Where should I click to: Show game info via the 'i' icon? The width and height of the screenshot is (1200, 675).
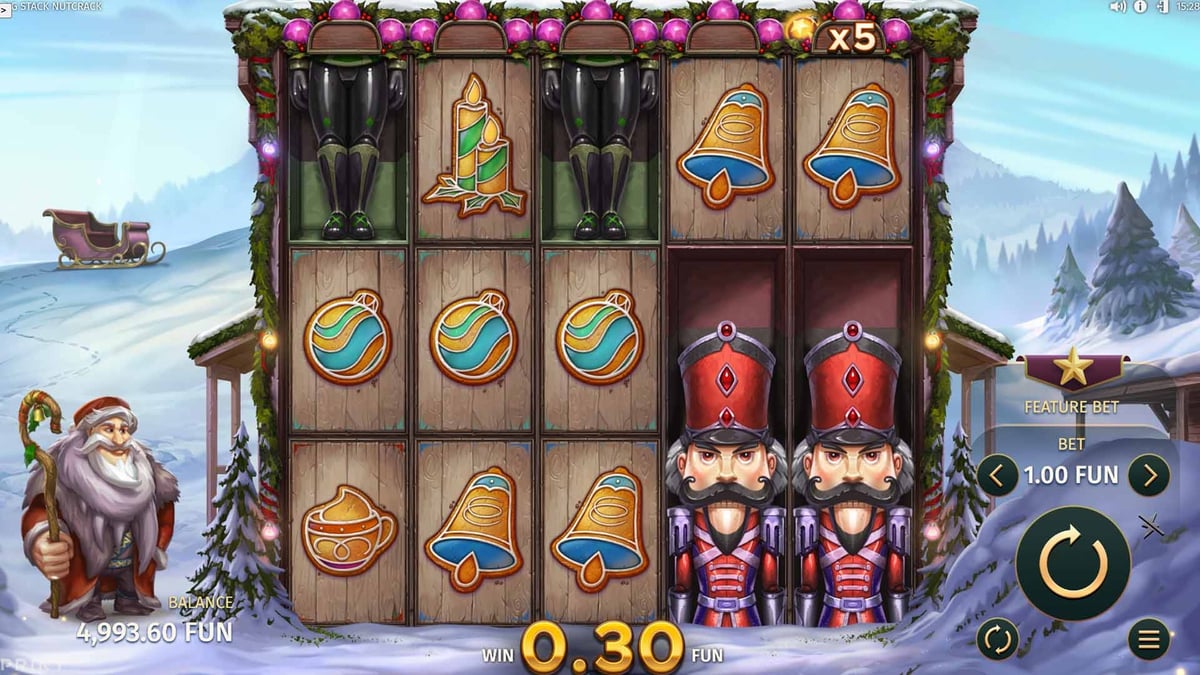pos(1140,6)
